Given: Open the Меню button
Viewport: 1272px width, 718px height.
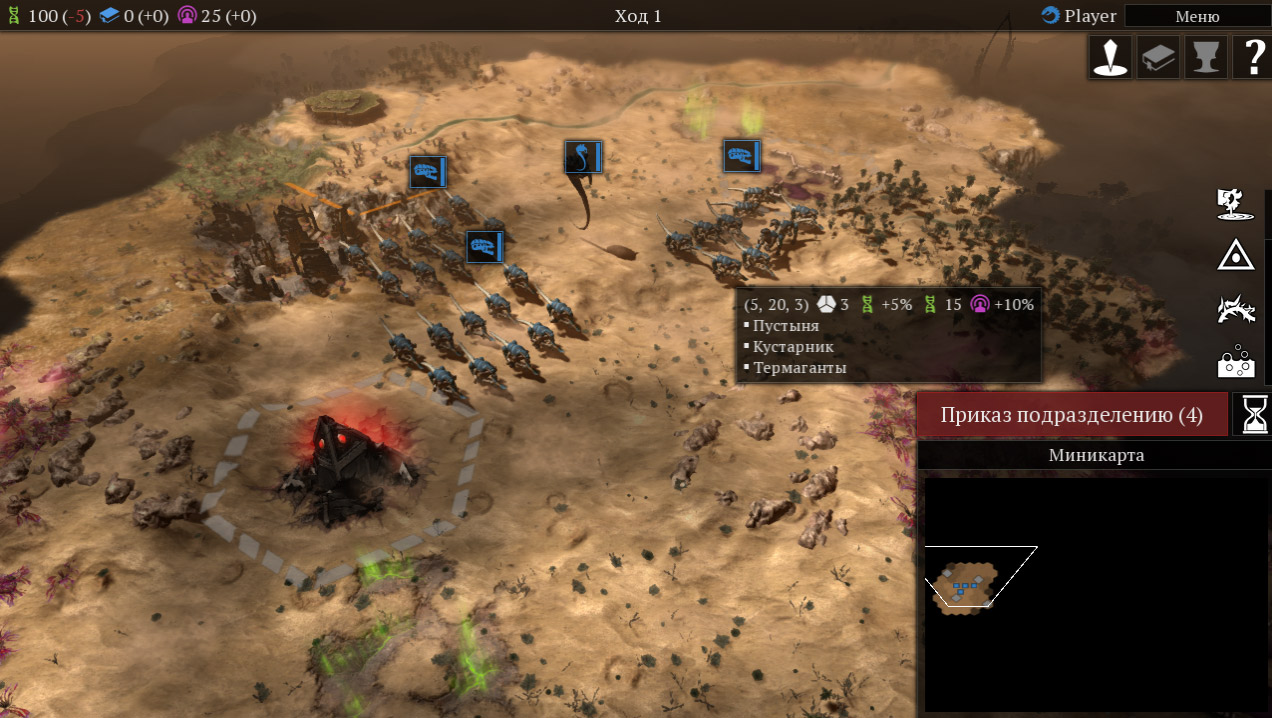Looking at the screenshot, I should 1197,16.
